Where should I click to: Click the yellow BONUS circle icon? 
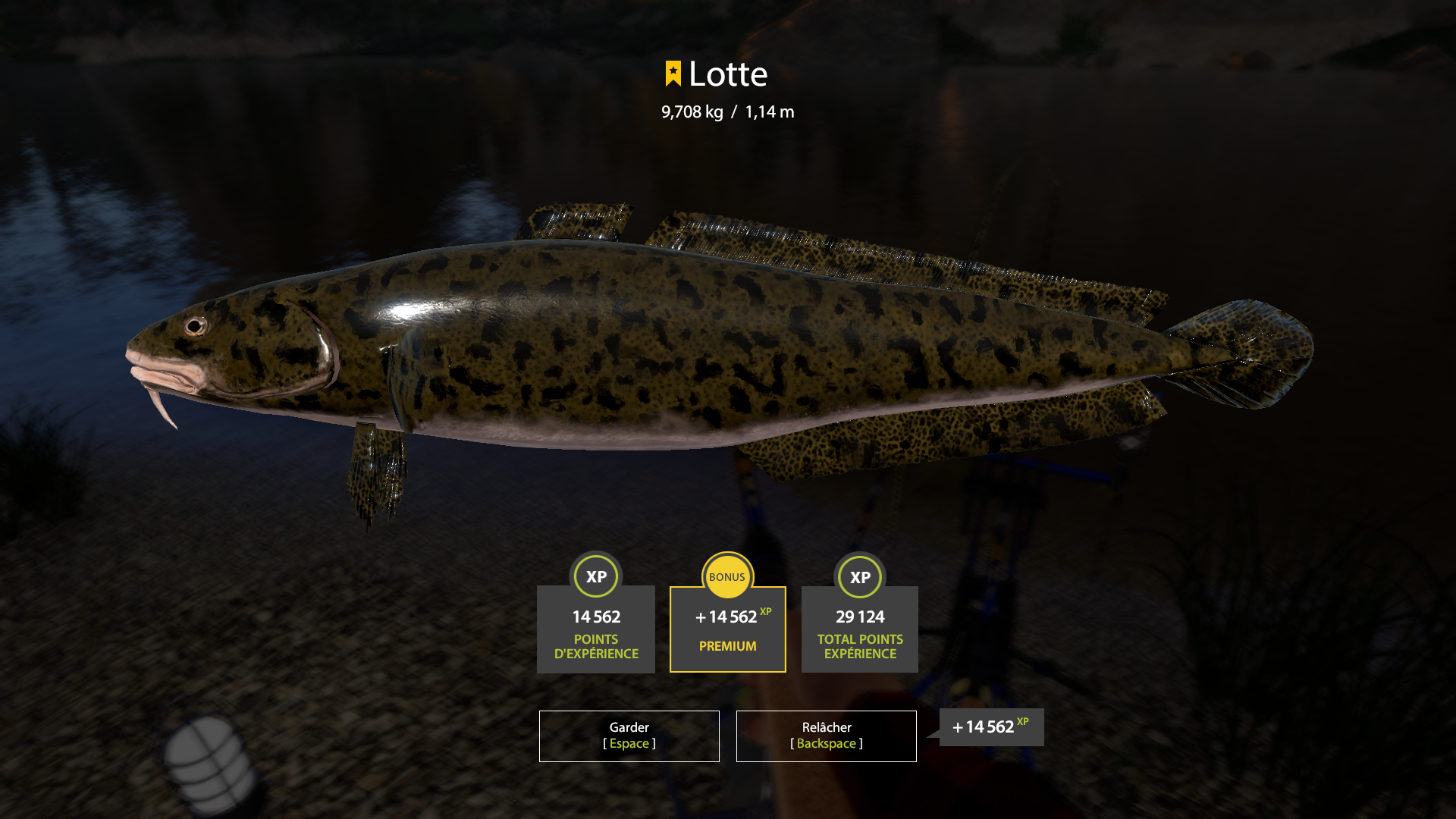727,576
